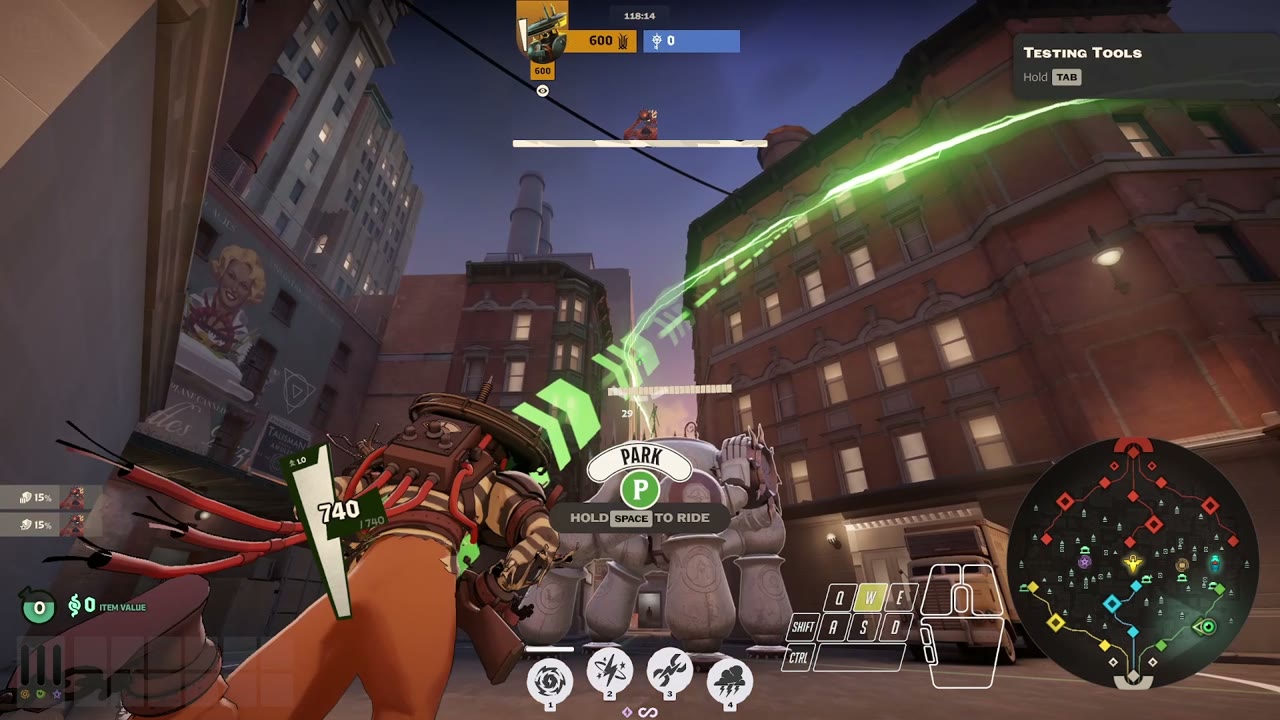Cast the storm cloud ultimate ability
Viewport: 1280px width, 720px height.
point(730,678)
